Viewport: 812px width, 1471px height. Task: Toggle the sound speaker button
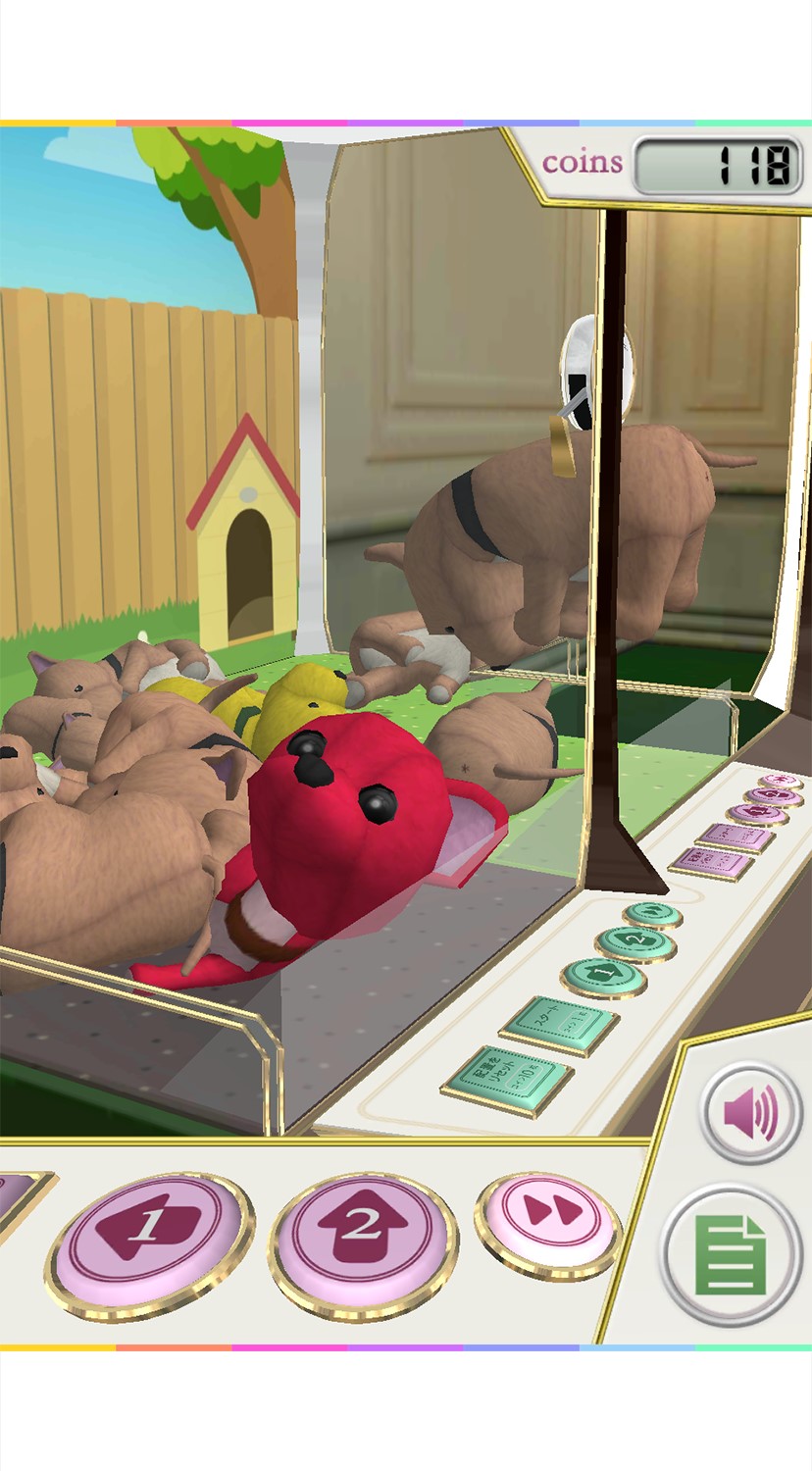click(752, 1113)
